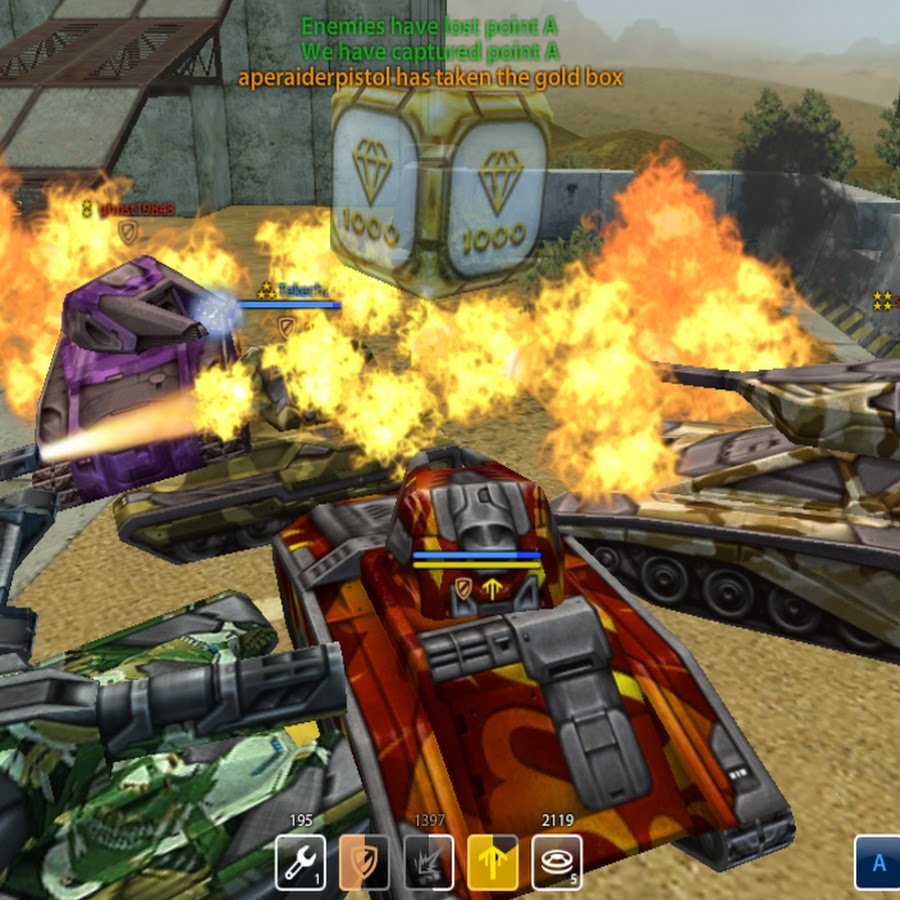Image resolution: width=900 pixels, height=900 pixels.
Task: Activate the explosion double damage supply
Action: pos(428,862)
